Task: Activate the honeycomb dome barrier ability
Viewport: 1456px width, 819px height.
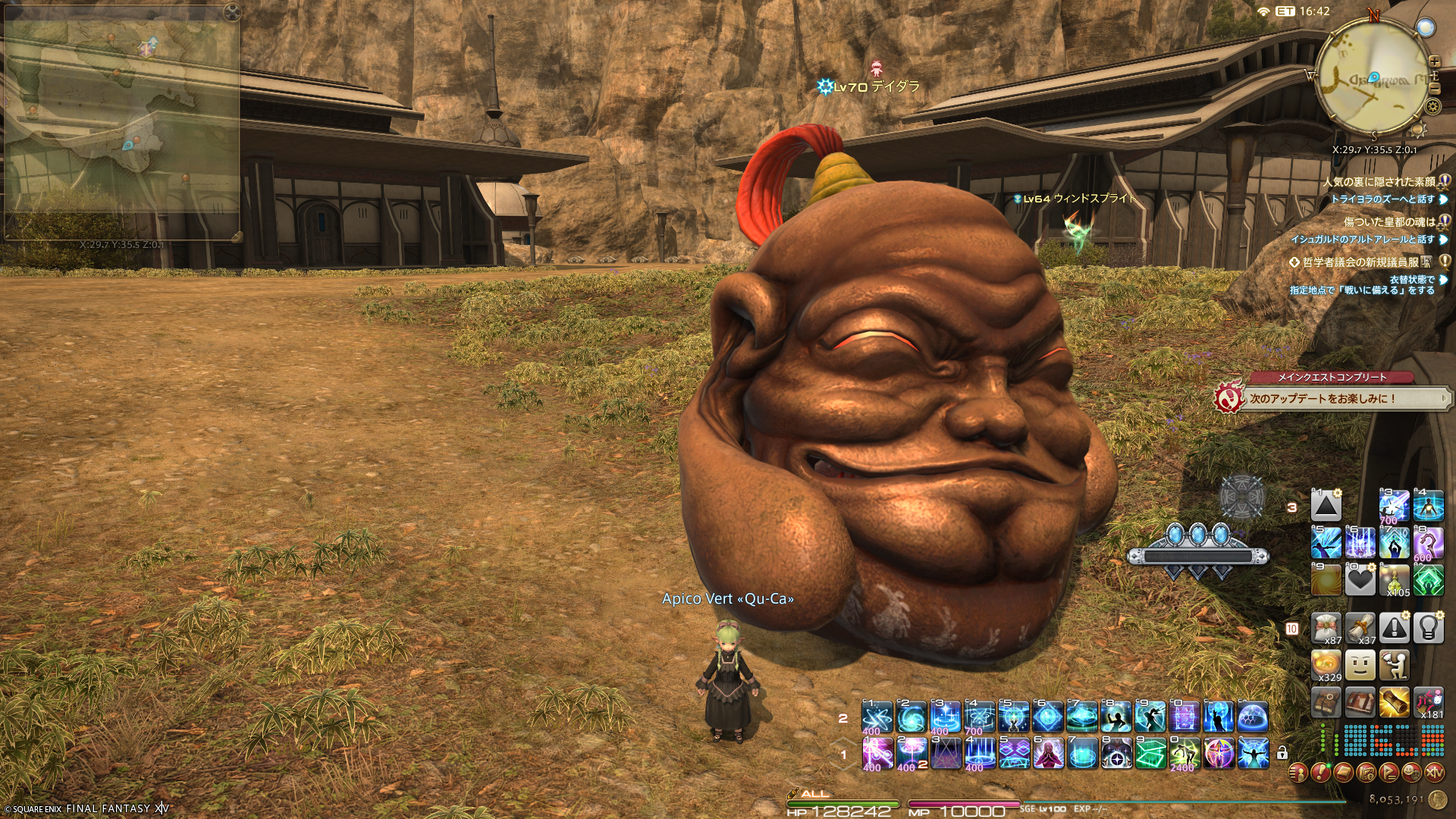Action: coord(1252,717)
